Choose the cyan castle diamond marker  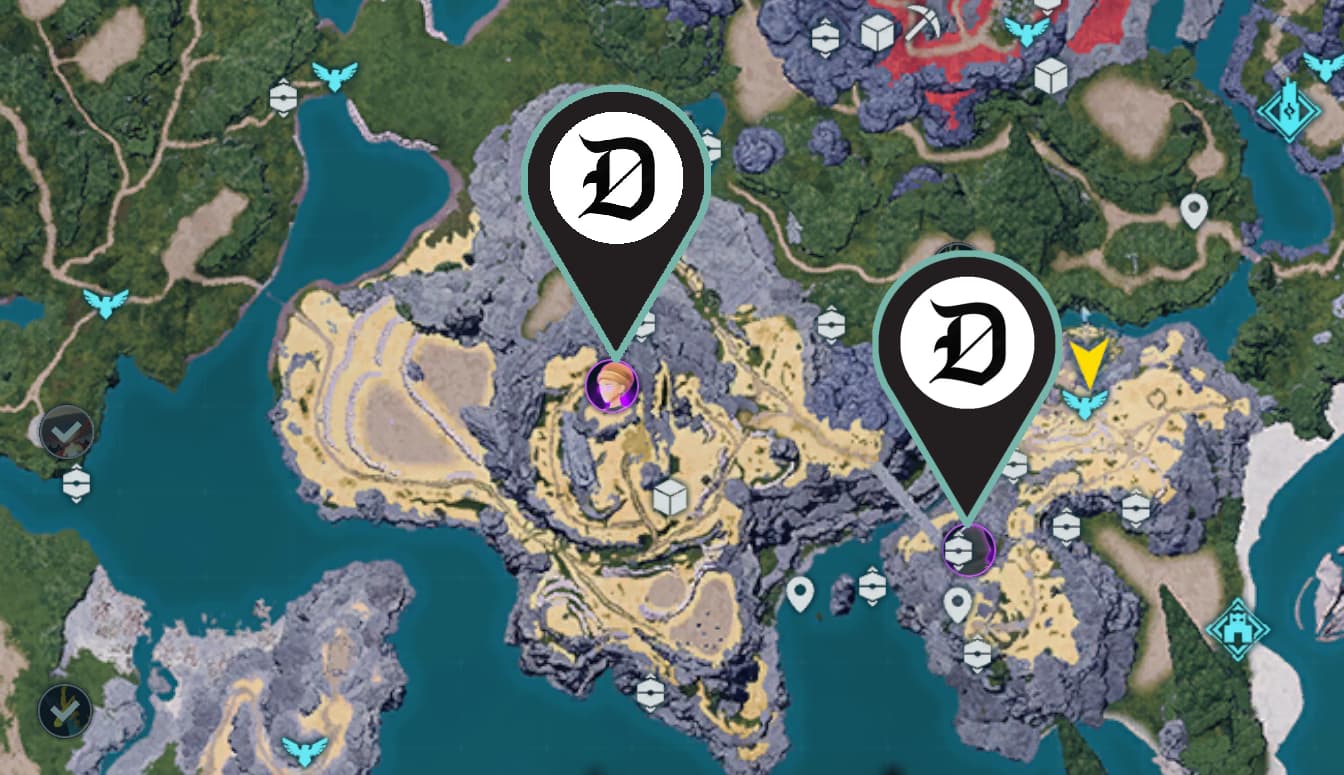[1236, 629]
